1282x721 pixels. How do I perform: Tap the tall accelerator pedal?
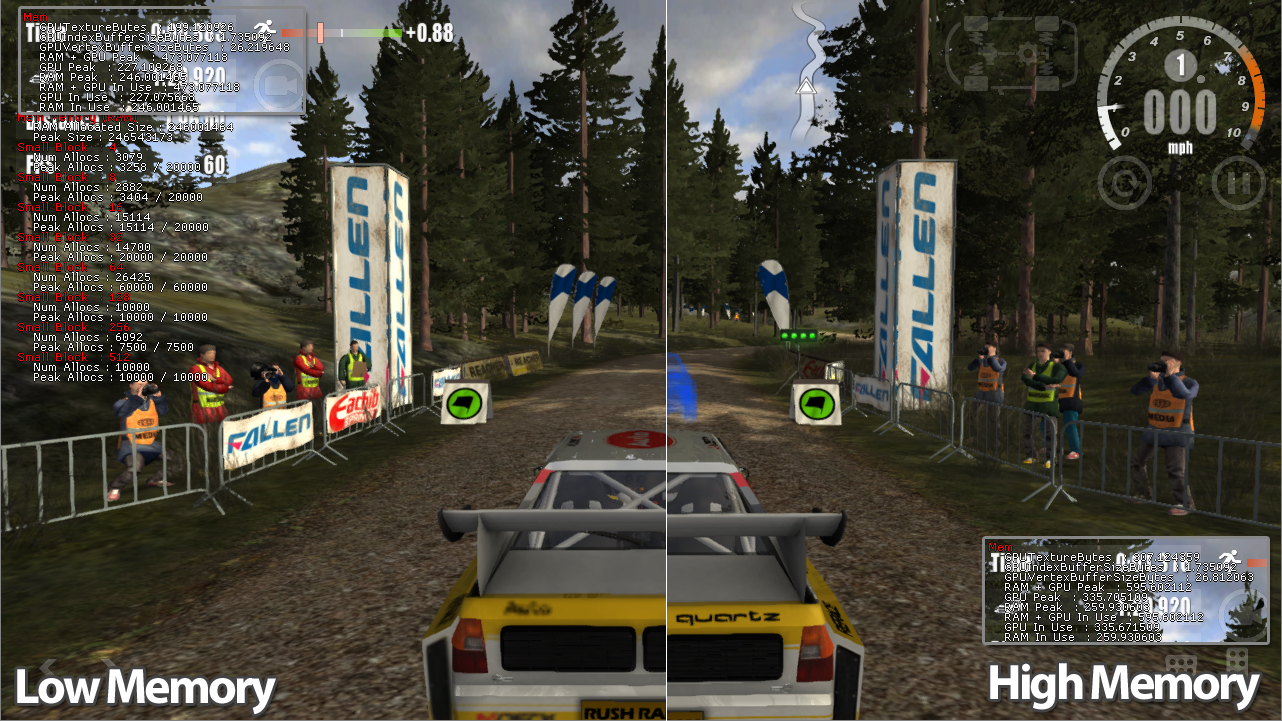1237,662
